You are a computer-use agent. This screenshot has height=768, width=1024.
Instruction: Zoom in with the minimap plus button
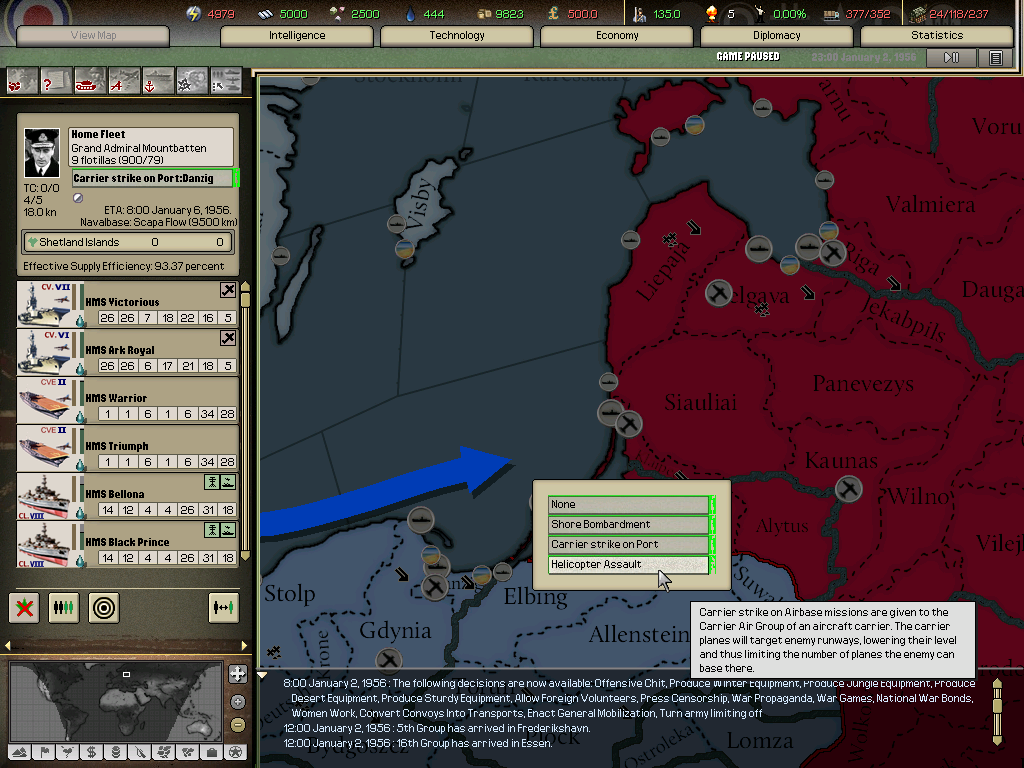click(237, 674)
